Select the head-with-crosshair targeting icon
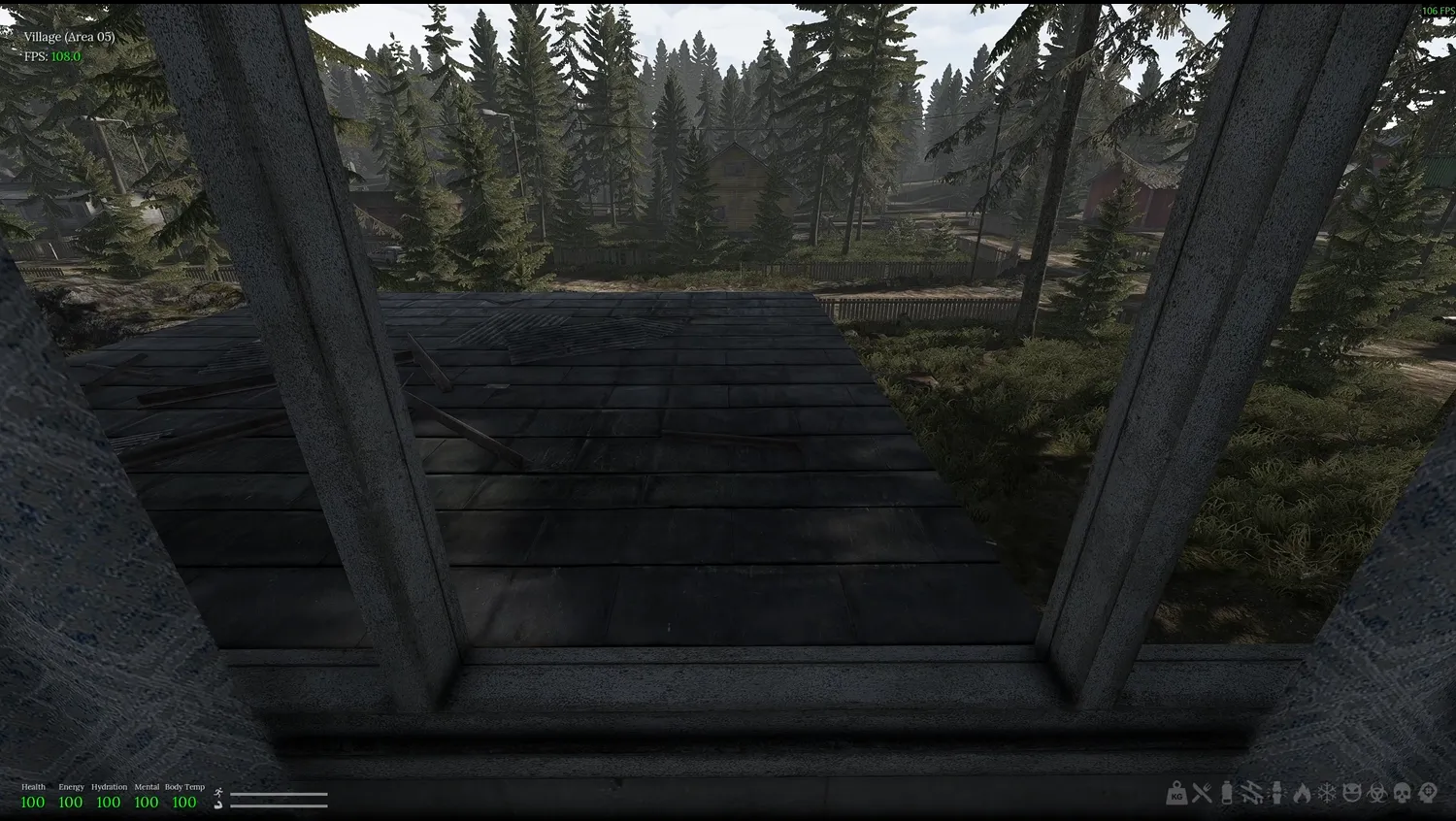Viewport: 1456px width, 821px height. point(1427,794)
